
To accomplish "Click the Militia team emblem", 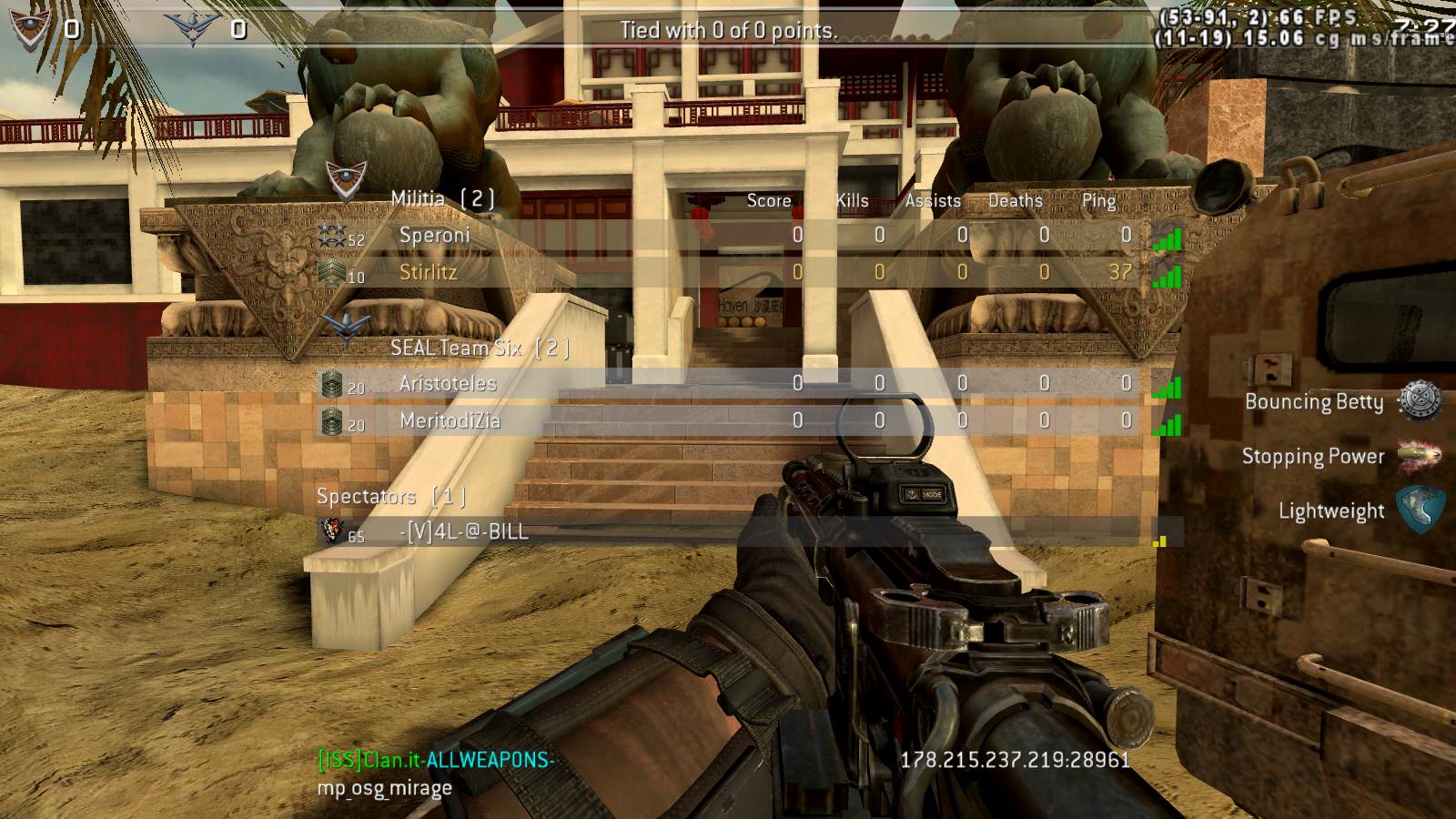I will pos(346,179).
